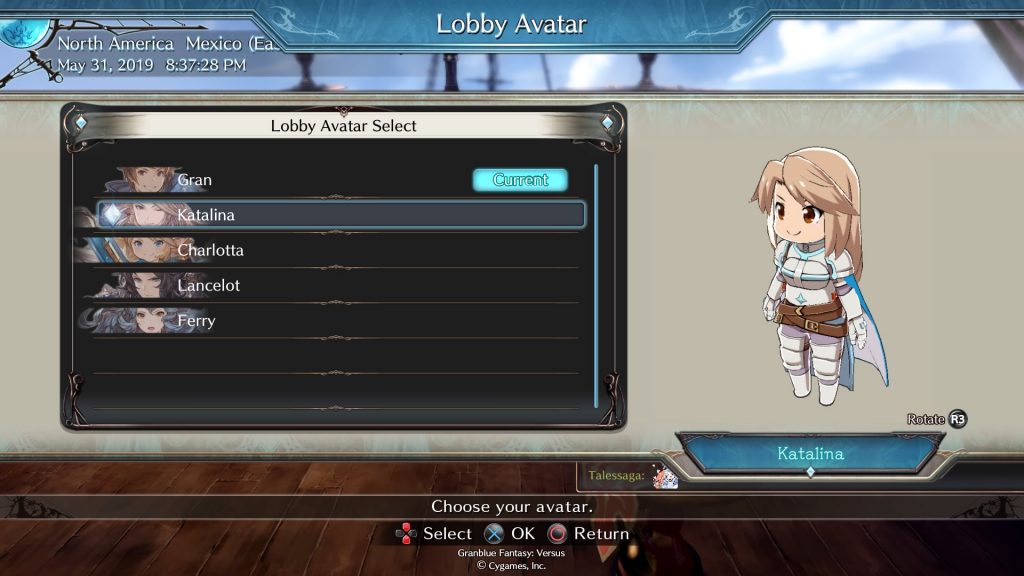Choose the Katalina avatar row

tap(340, 215)
